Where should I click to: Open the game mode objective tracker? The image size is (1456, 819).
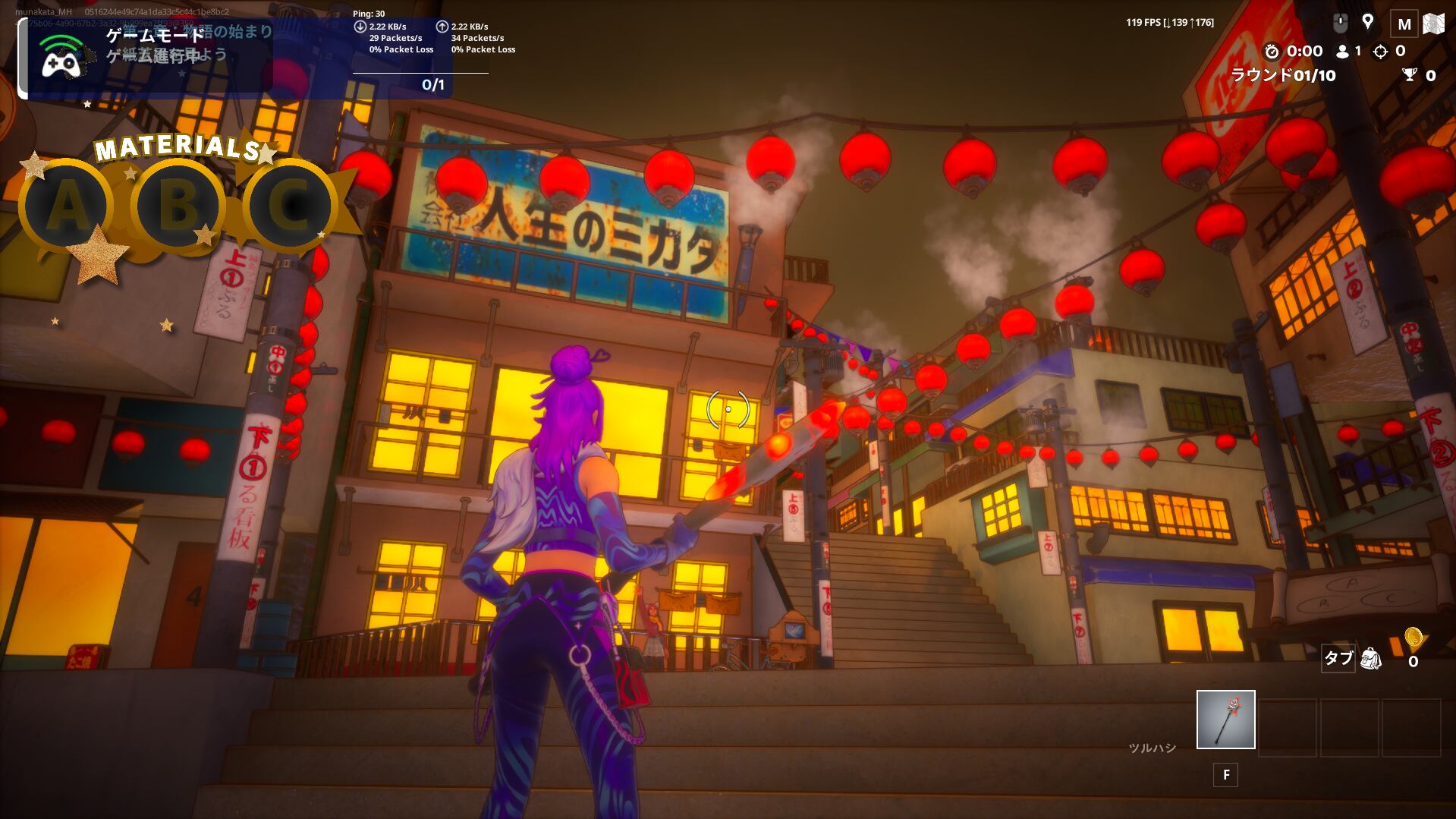144,58
